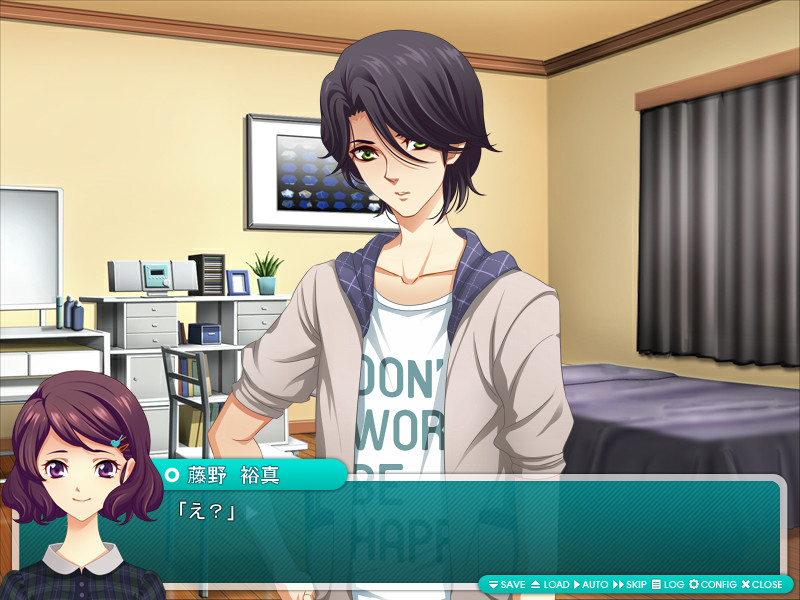
Task: Open the dialogue LOG history
Action: coord(668,584)
